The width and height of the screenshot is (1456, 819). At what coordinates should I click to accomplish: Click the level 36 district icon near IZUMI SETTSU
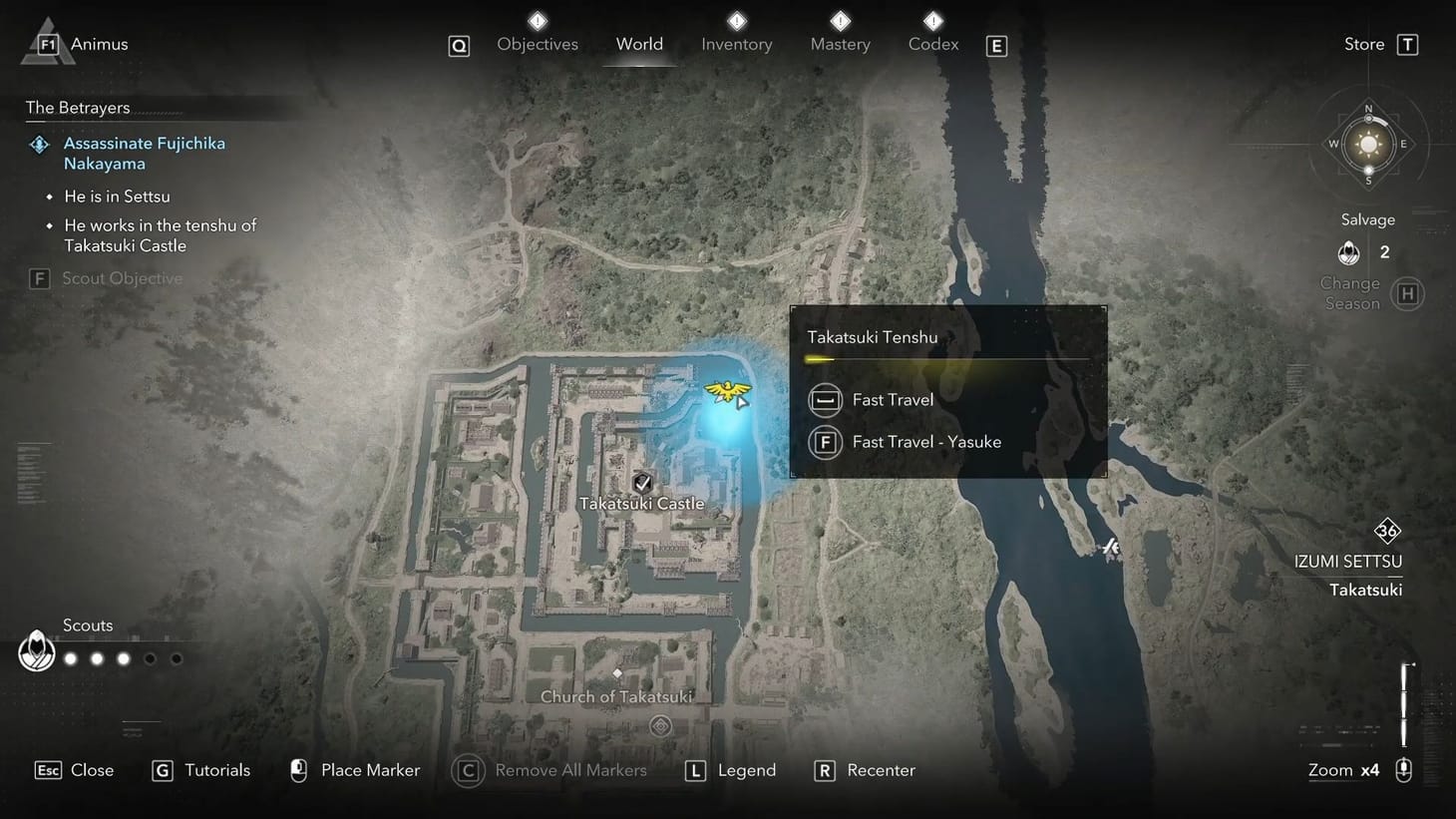pyautogui.click(x=1388, y=531)
